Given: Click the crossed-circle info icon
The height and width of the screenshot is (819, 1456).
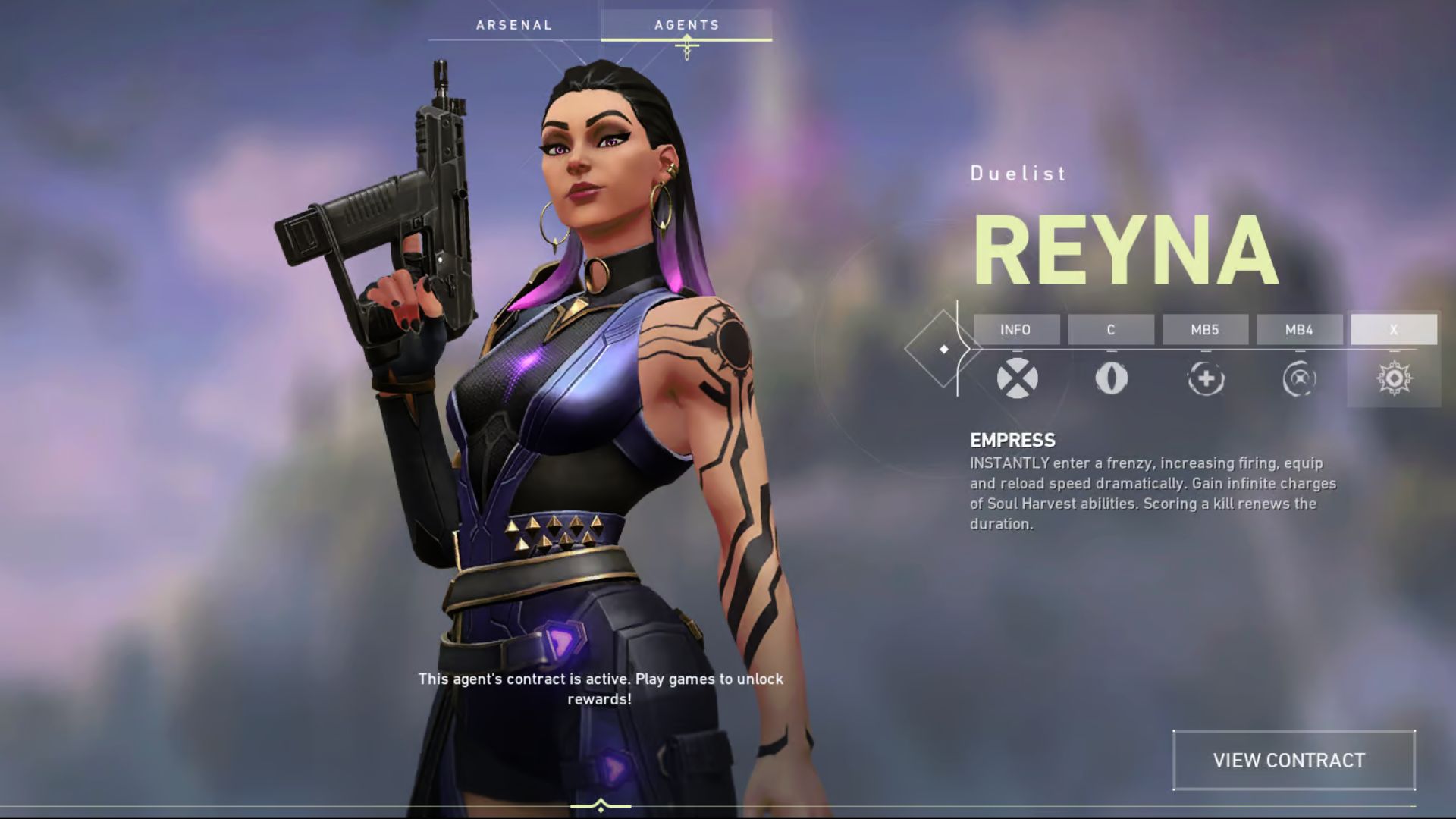Looking at the screenshot, I should coord(1017,378).
